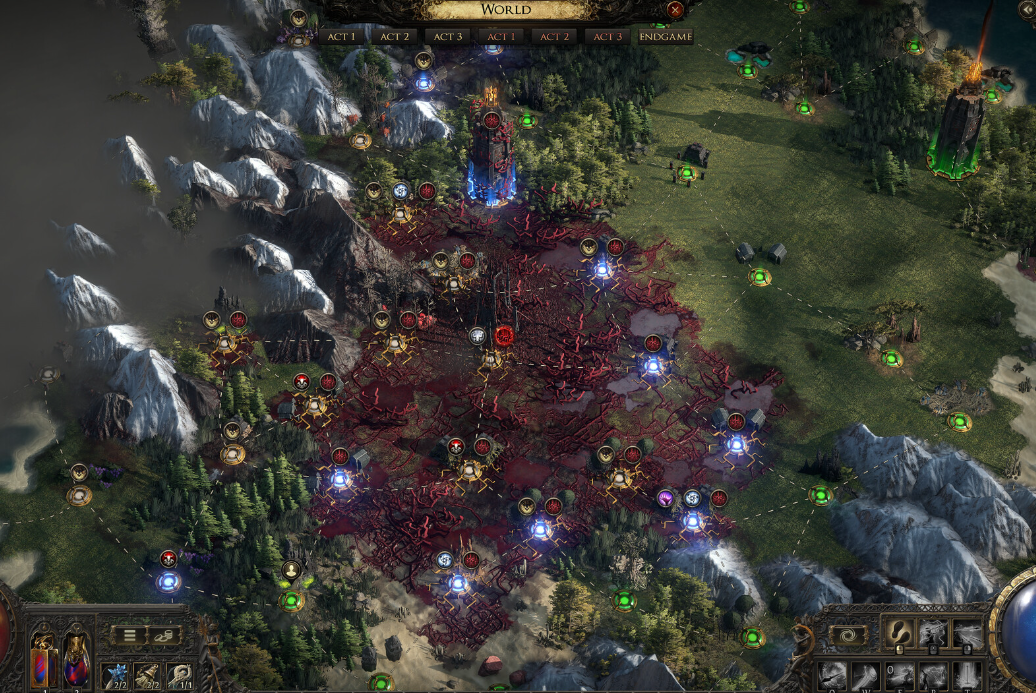
Task: Choose the red Act 2 tab
Action: (x=553, y=36)
